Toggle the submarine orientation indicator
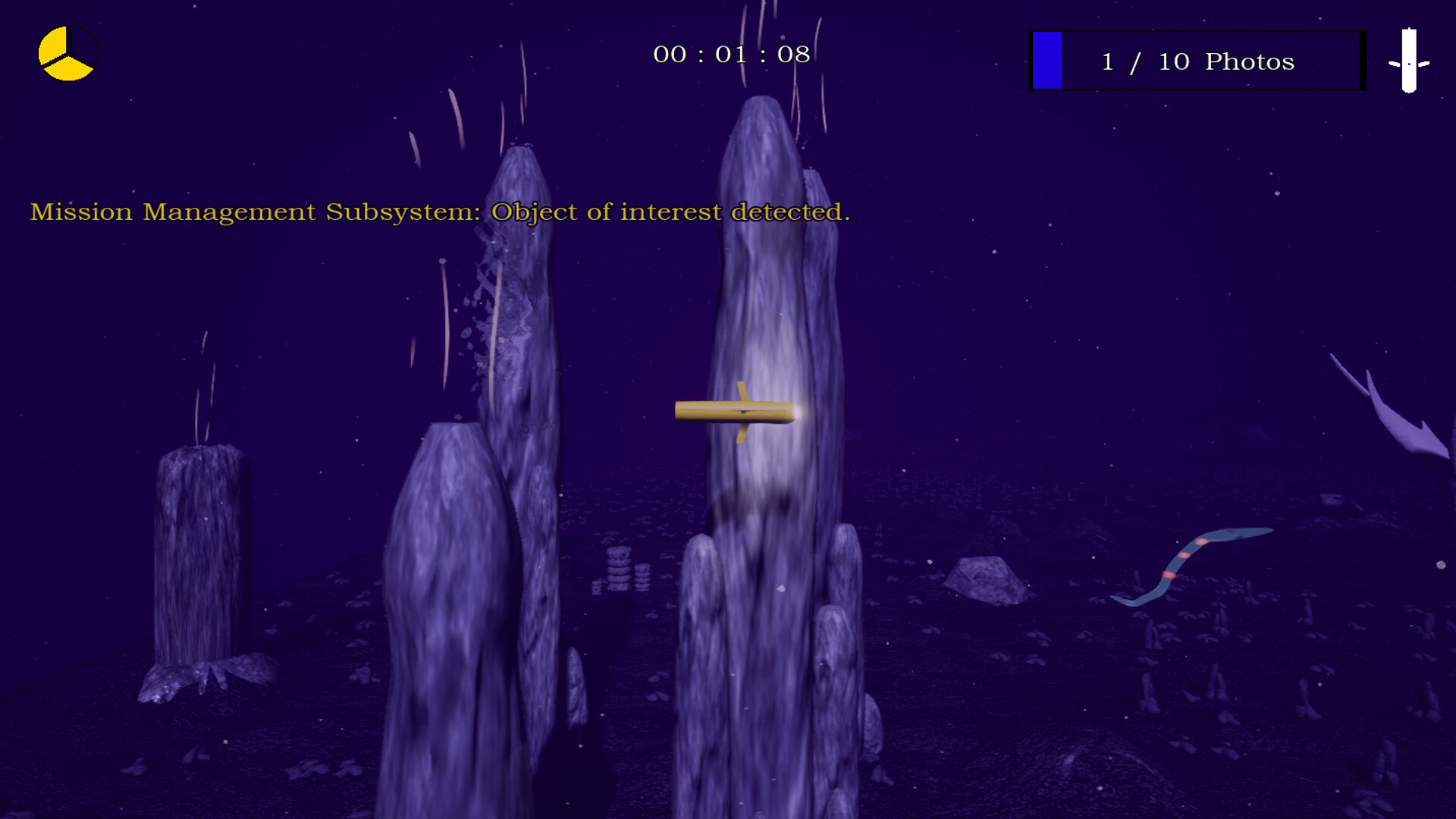This screenshot has width=1456, height=819. pos(1407,61)
